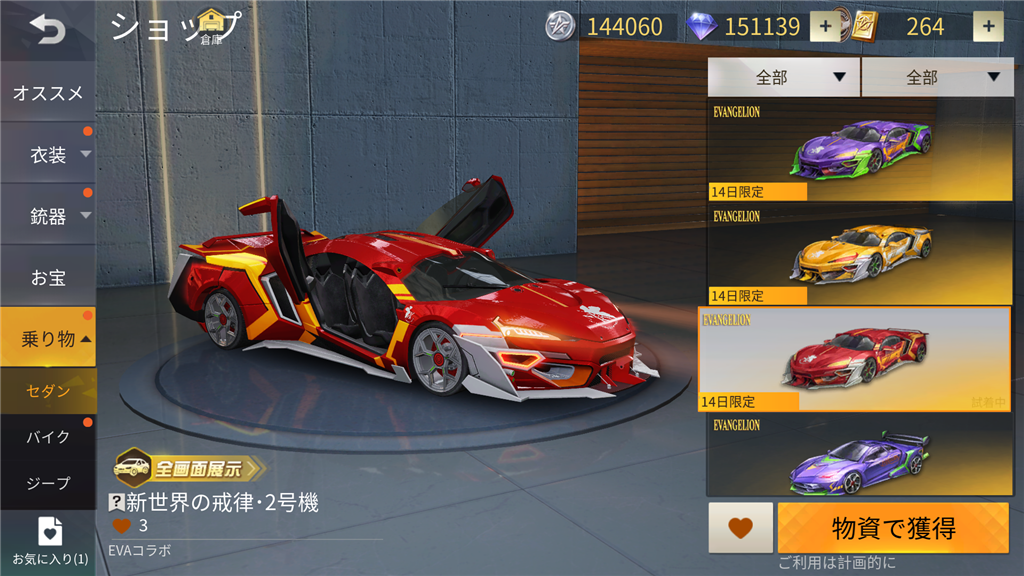Click the 物資で獲得 button
The image size is (1024, 576).
[893, 527]
